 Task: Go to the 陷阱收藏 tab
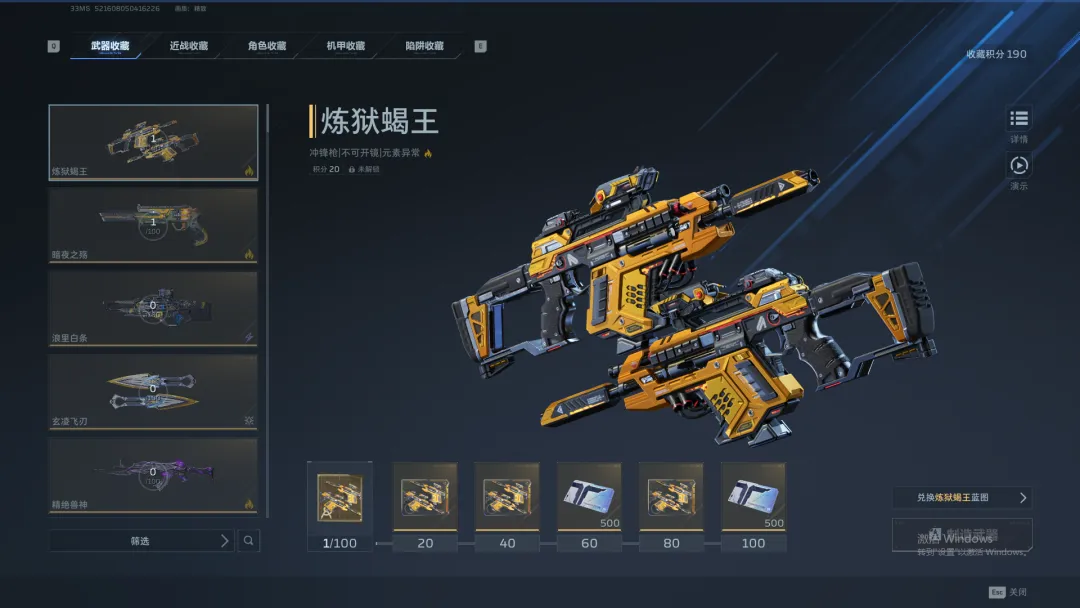pos(424,46)
